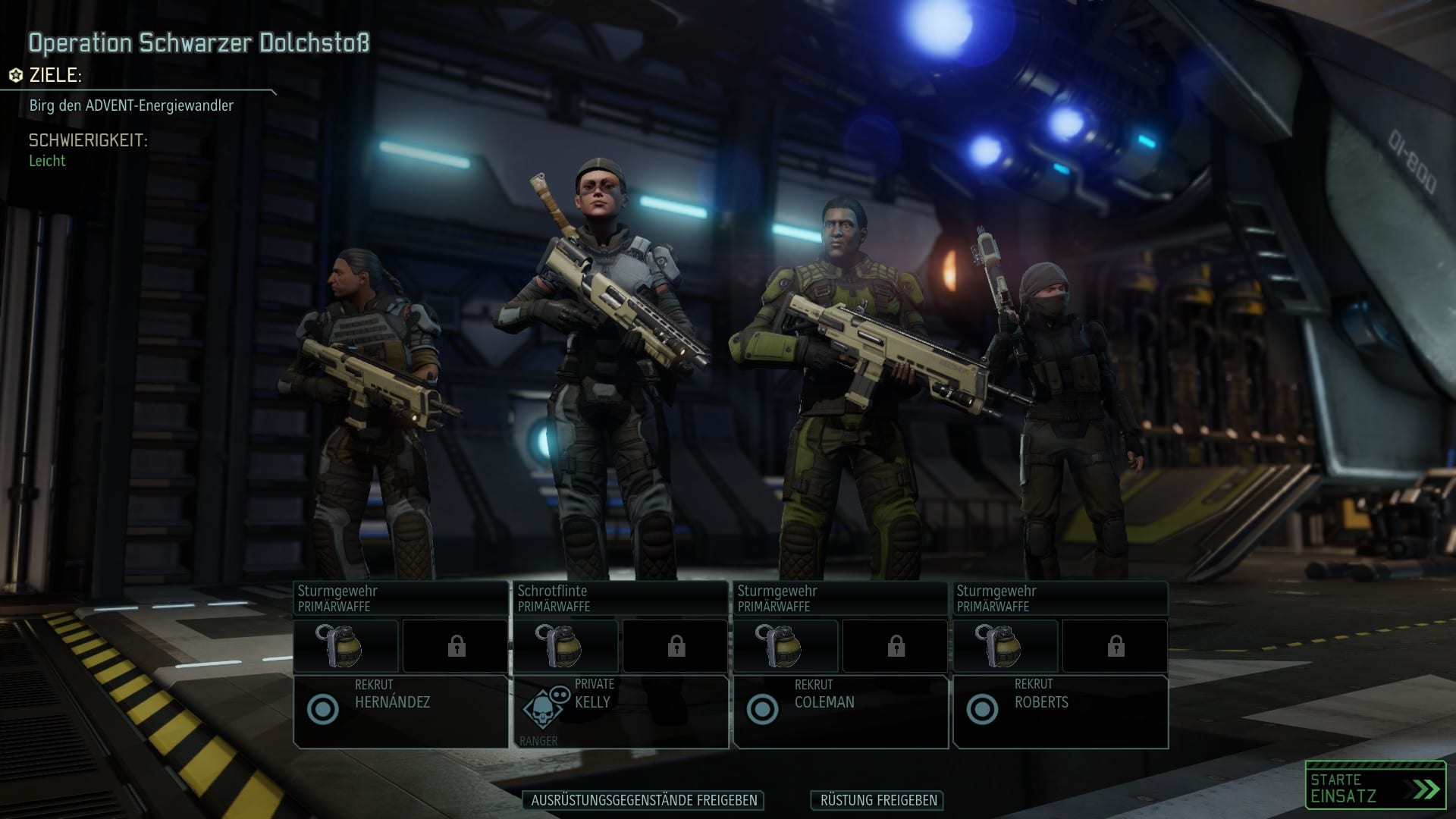Image resolution: width=1456 pixels, height=819 pixels.
Task: Choose recruit Coleman's name panel
Action: click(840, 711)
